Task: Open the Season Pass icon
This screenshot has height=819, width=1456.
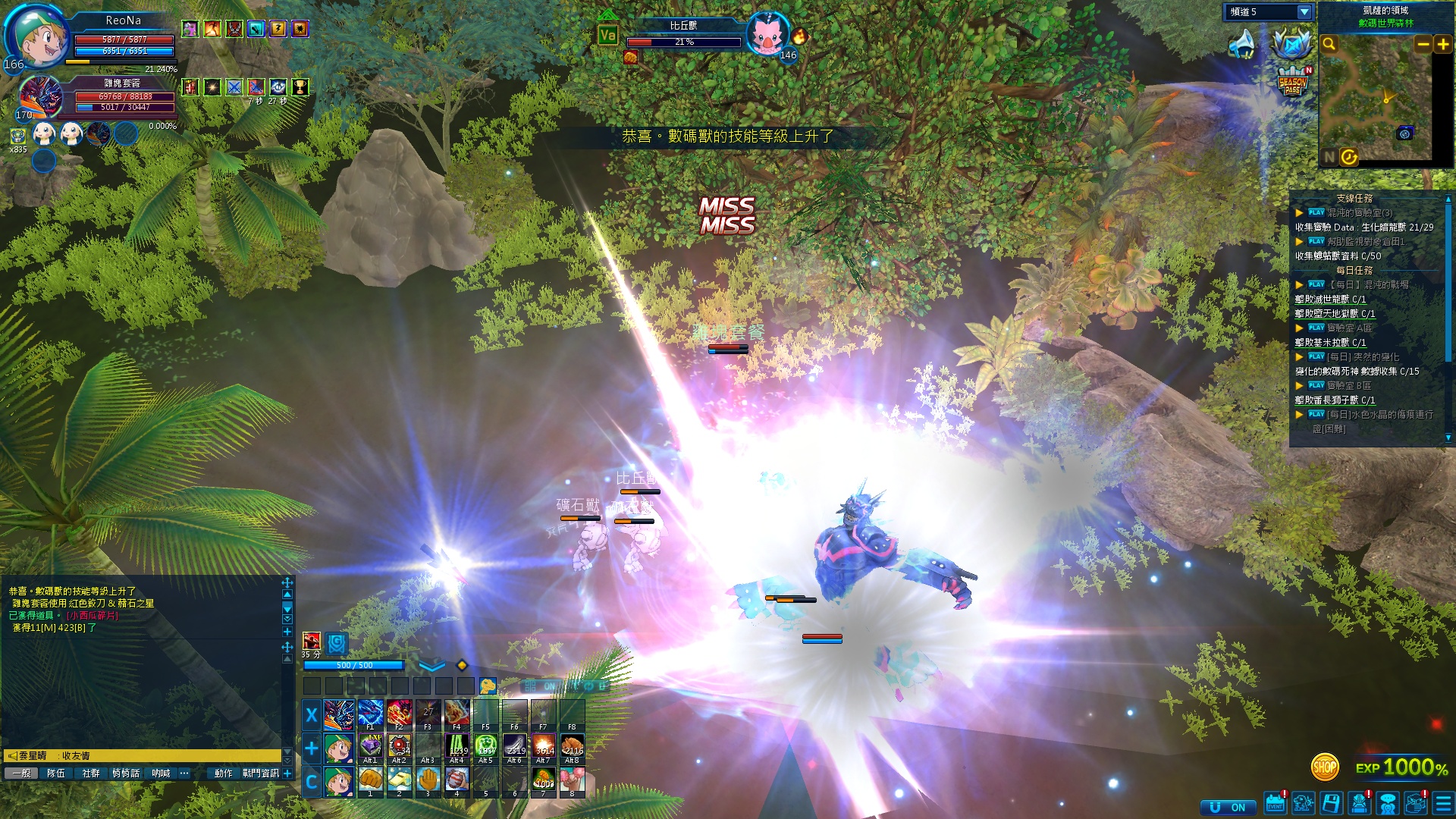Action: point(1292,83)
